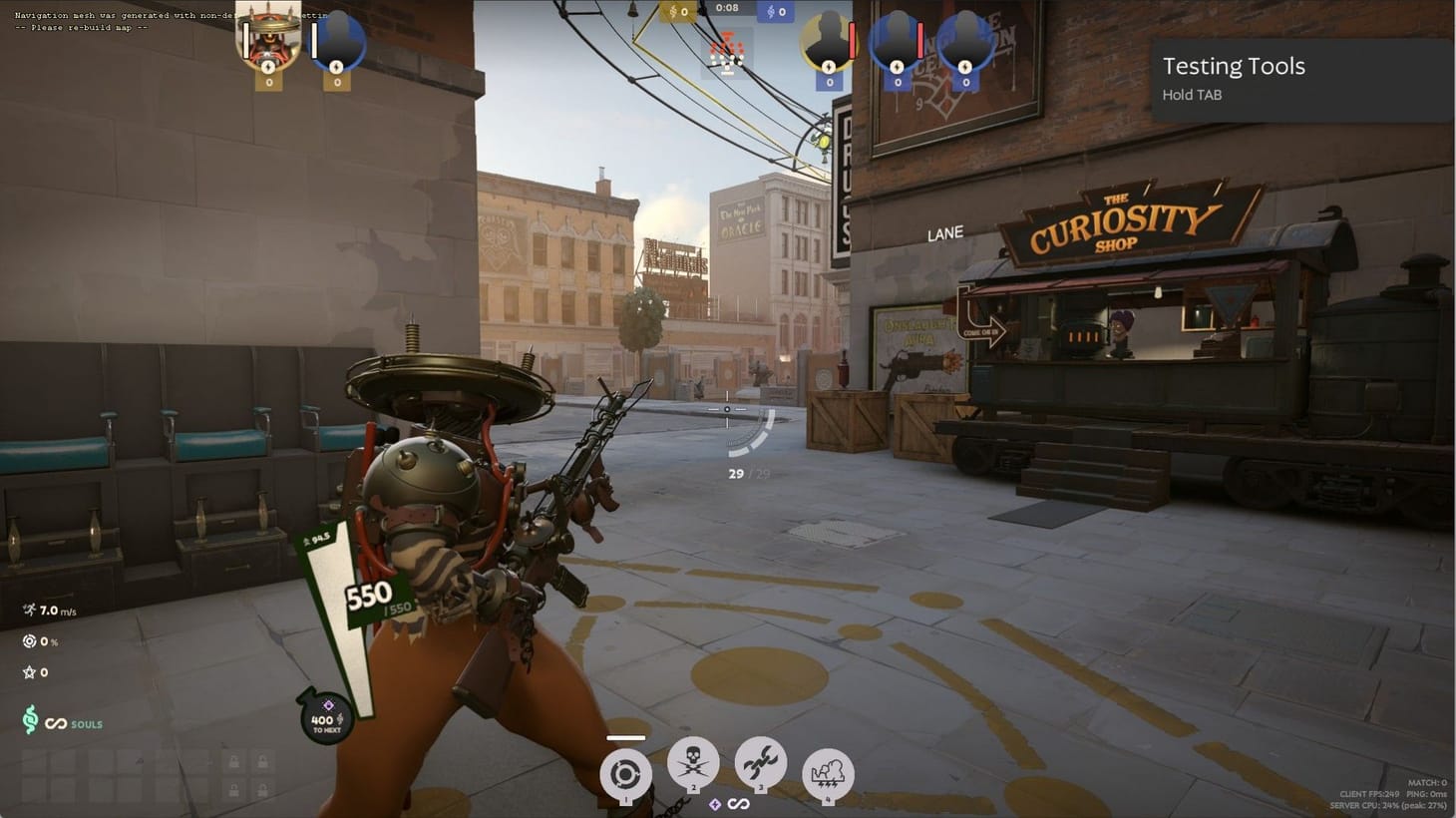Click the star level icon above souls

pyautogui.click(x=28, y=671)
